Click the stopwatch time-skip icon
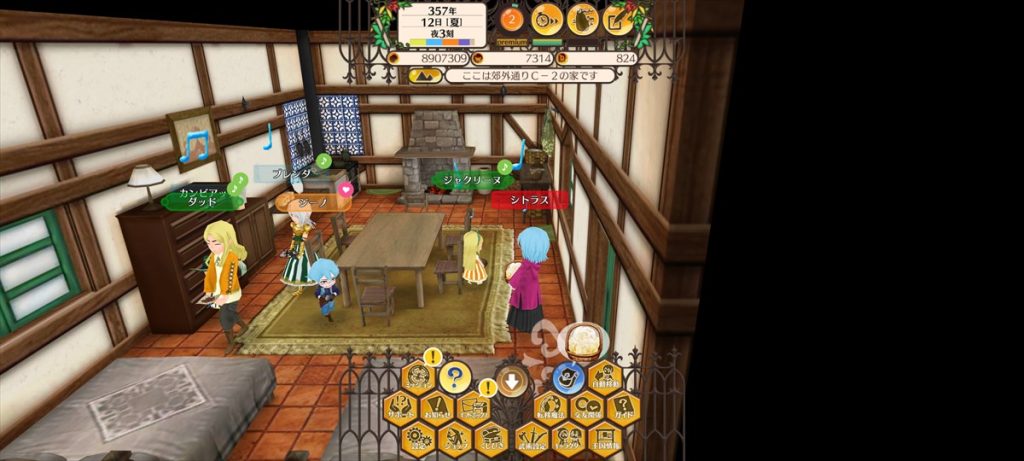 click(547, 18)
